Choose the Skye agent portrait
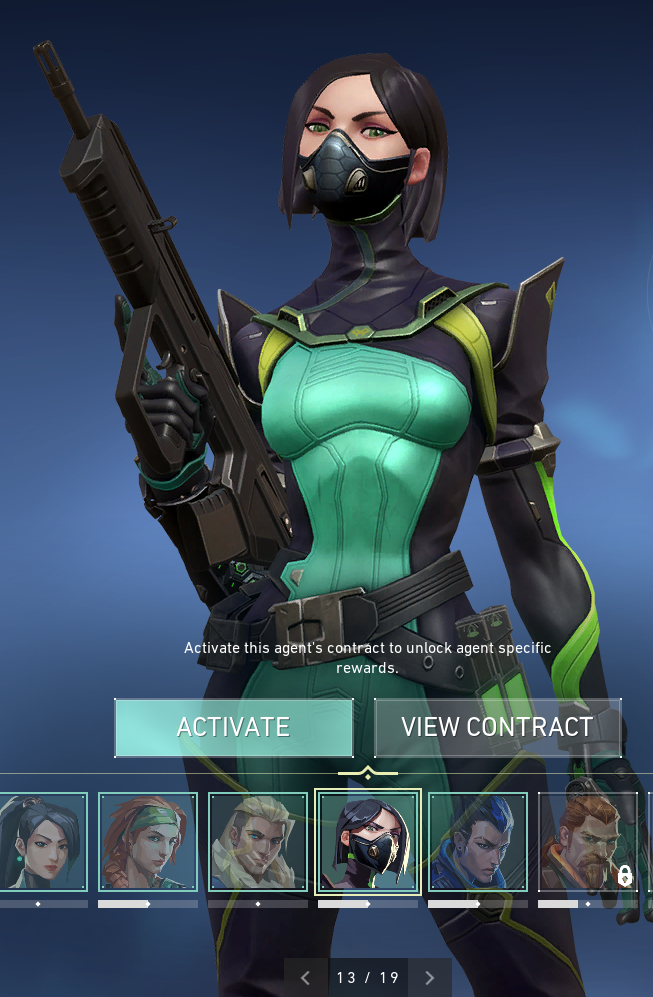Image resolution: width=653 pixels, height=997 pixels. (x=148, y=842)
